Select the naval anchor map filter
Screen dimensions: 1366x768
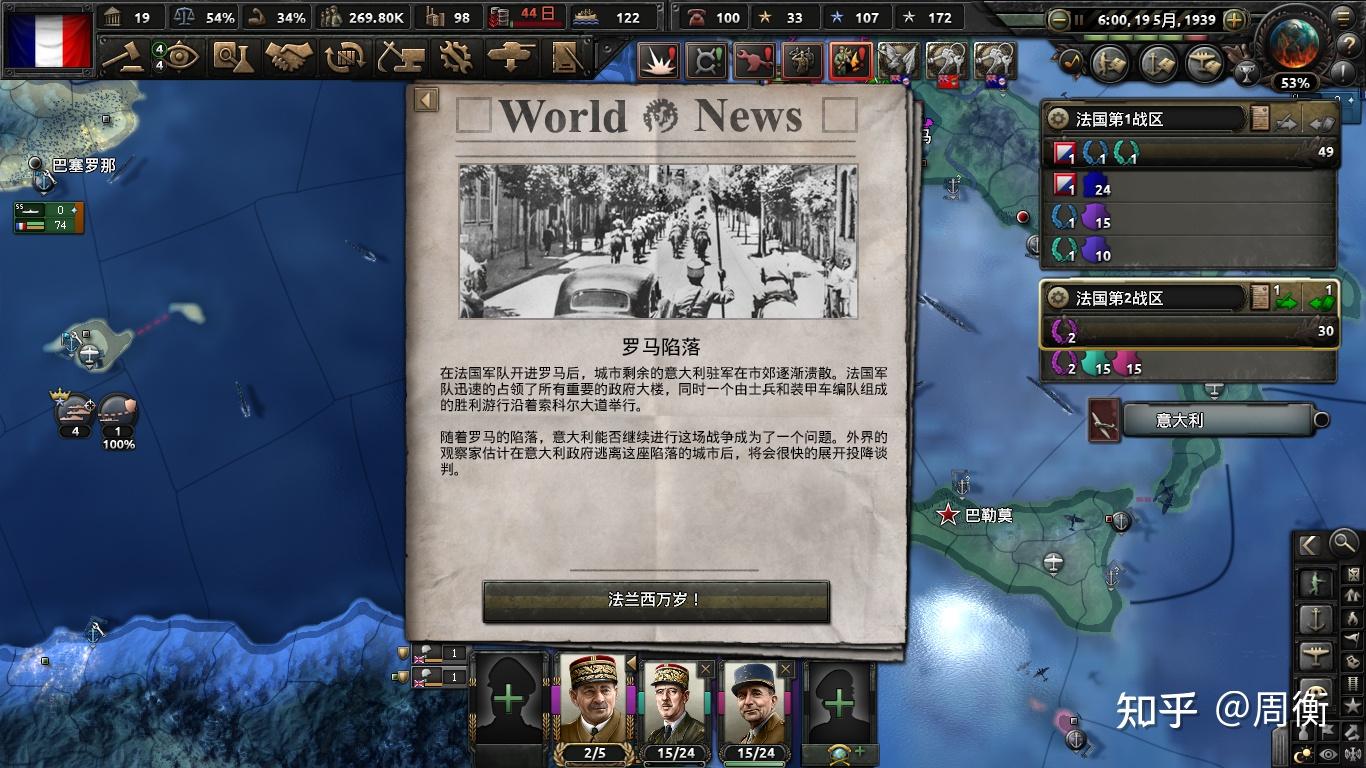[x=1316, y=618]
